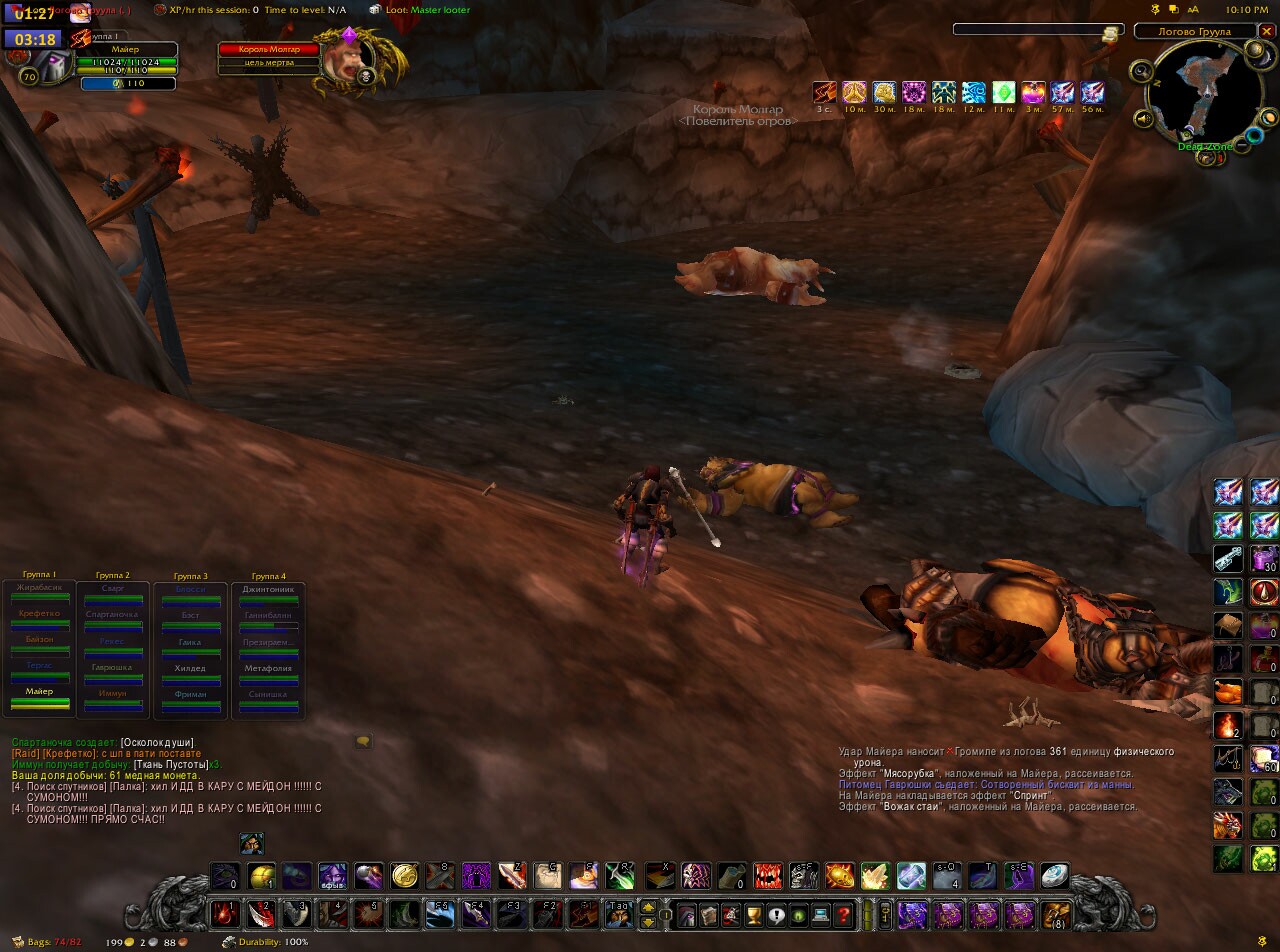Click the chat bubble icon above the chat
Viewport: 1280px width, 952px height.
[x=363, y=741]
